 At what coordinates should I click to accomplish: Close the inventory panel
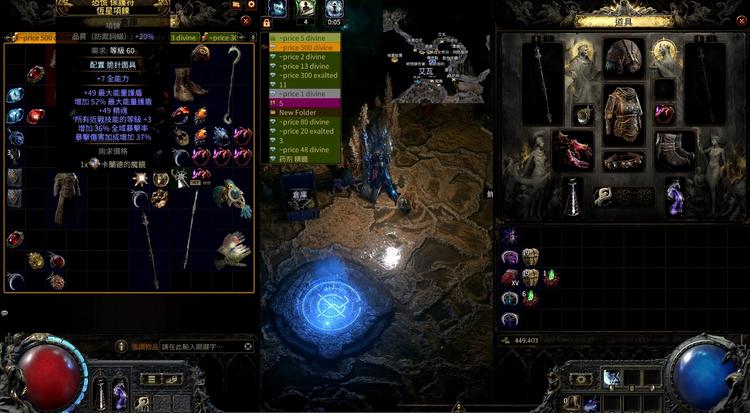click(741, 20)
